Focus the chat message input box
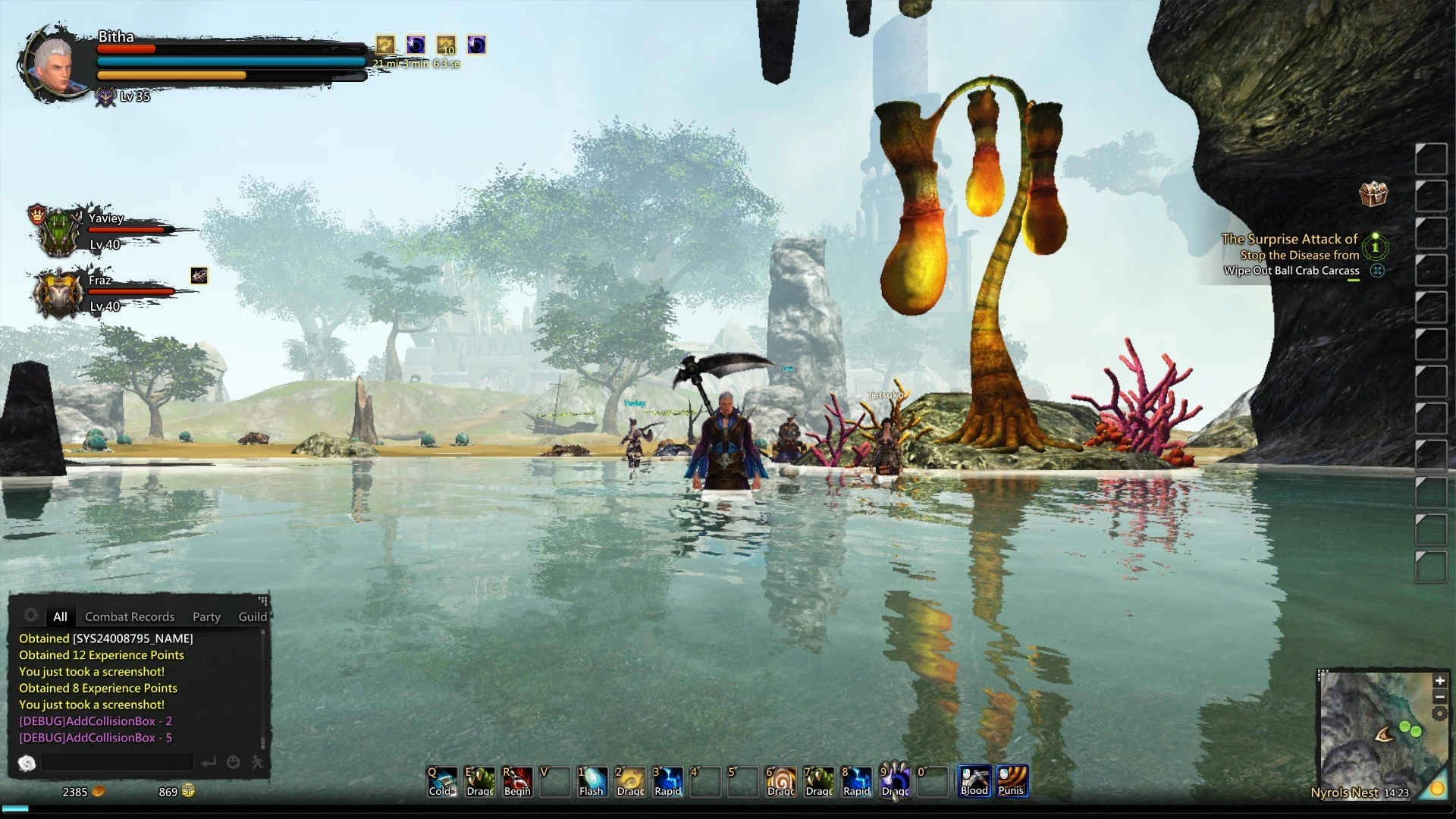This screenshot has width=1456, height=819. coord(118,762)
